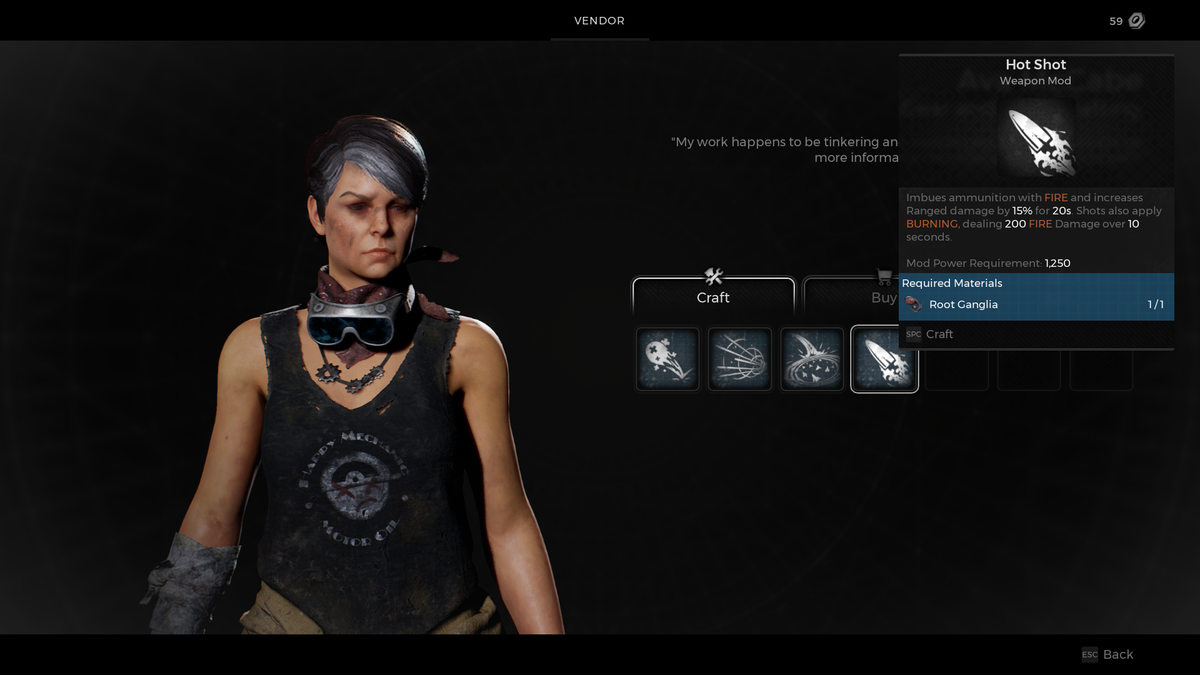Switch to the Craft tab
This screenshot has height=675, width=1200.
coord(713,295)
